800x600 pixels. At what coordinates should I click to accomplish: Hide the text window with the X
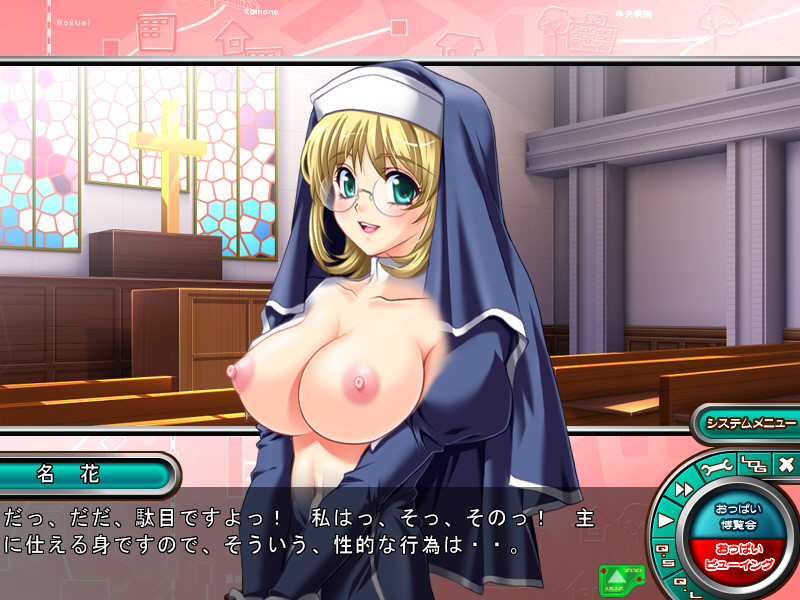coord(785,464)
